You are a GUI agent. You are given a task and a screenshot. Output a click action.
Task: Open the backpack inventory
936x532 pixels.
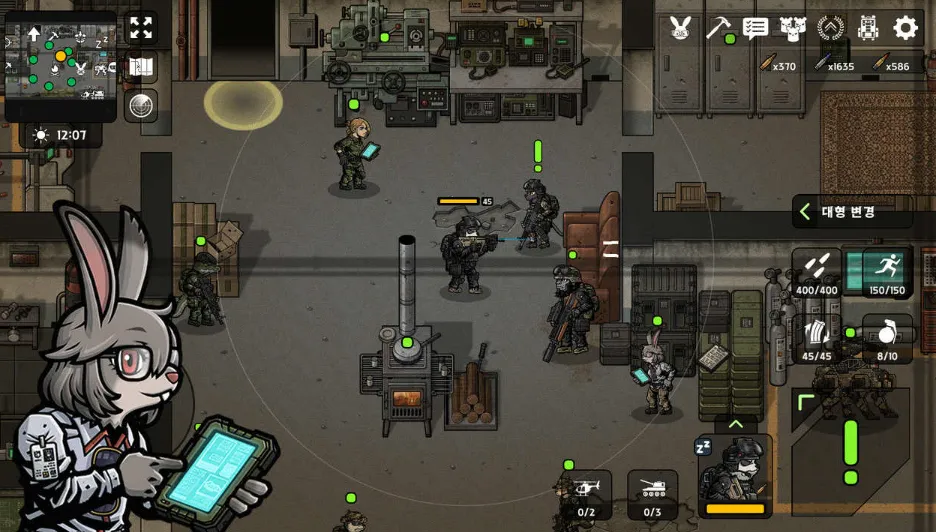[868, 28]
